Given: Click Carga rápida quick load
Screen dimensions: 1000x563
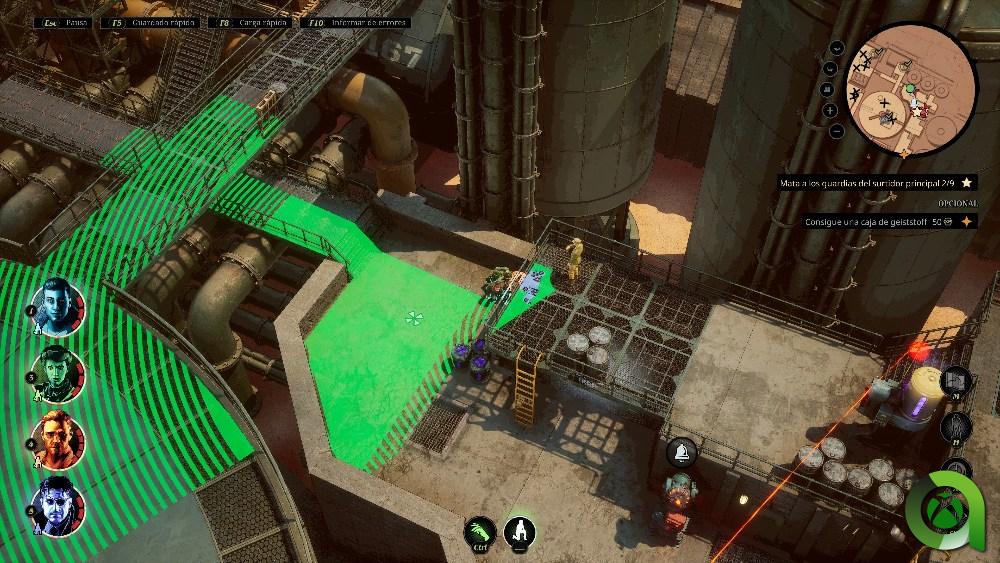Looking at the screenshot, I should (248, 21).
